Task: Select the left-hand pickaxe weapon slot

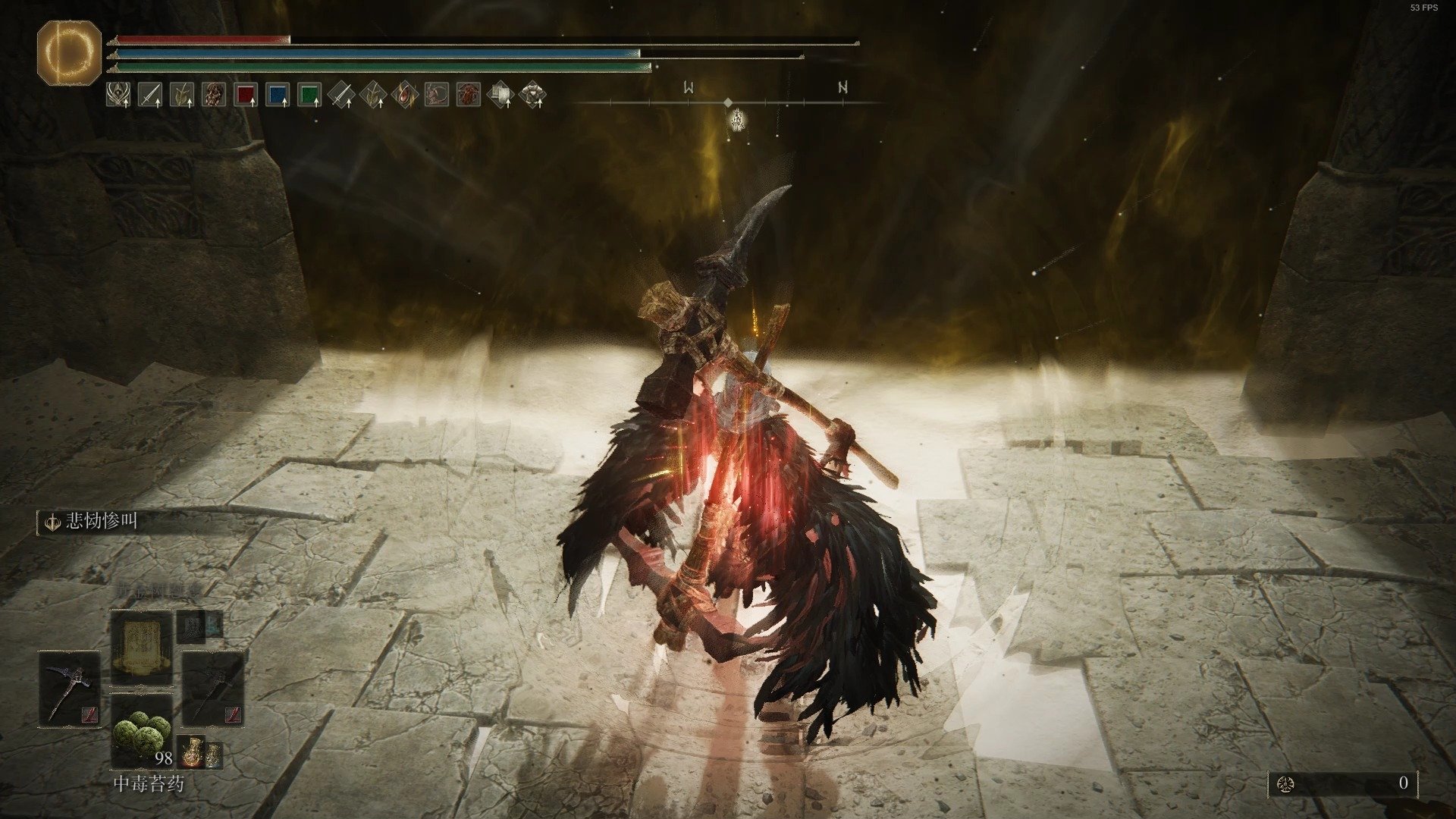Action: [69, 686]
